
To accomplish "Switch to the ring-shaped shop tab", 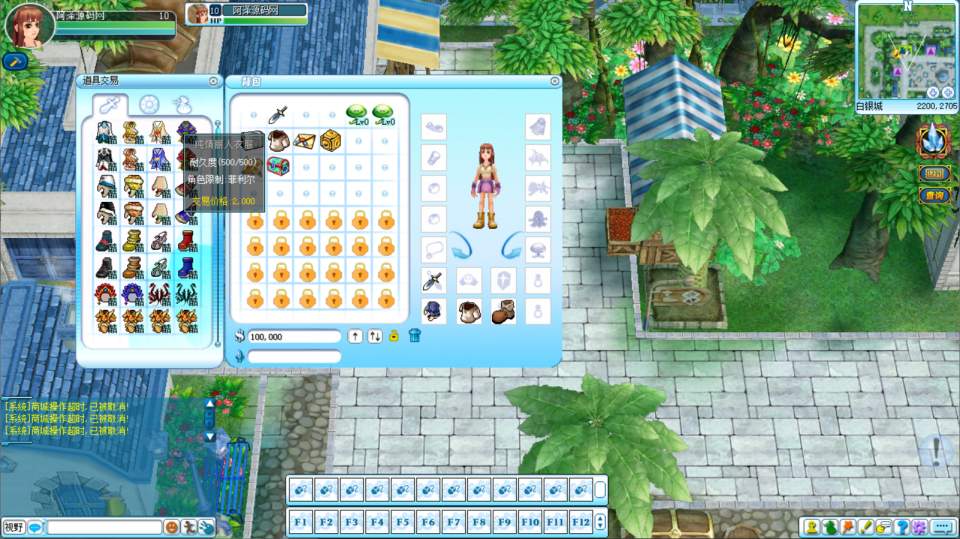I will pyautogui.click(x=149, y=105).
